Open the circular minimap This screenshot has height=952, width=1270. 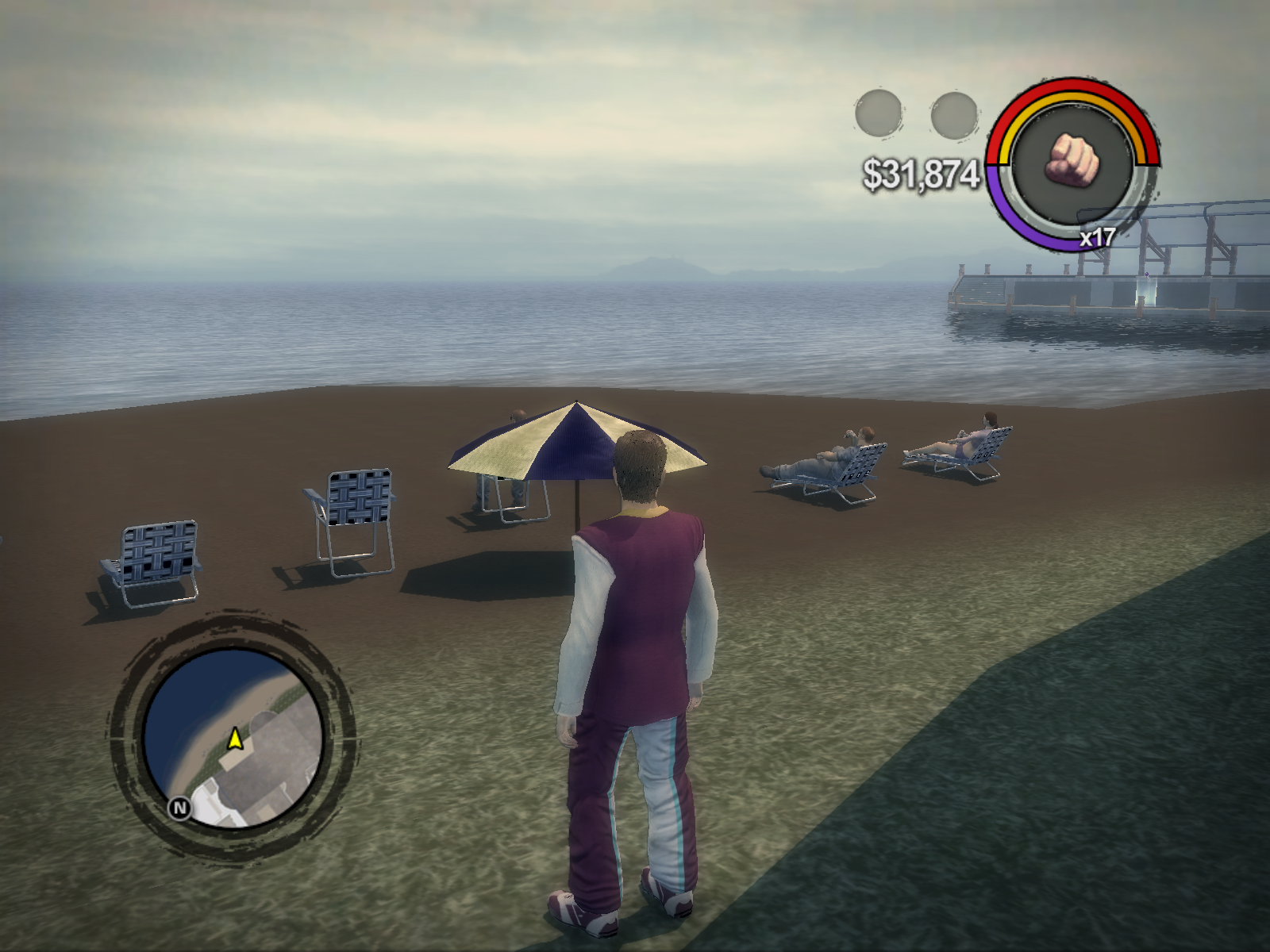(x=233, y=739)
